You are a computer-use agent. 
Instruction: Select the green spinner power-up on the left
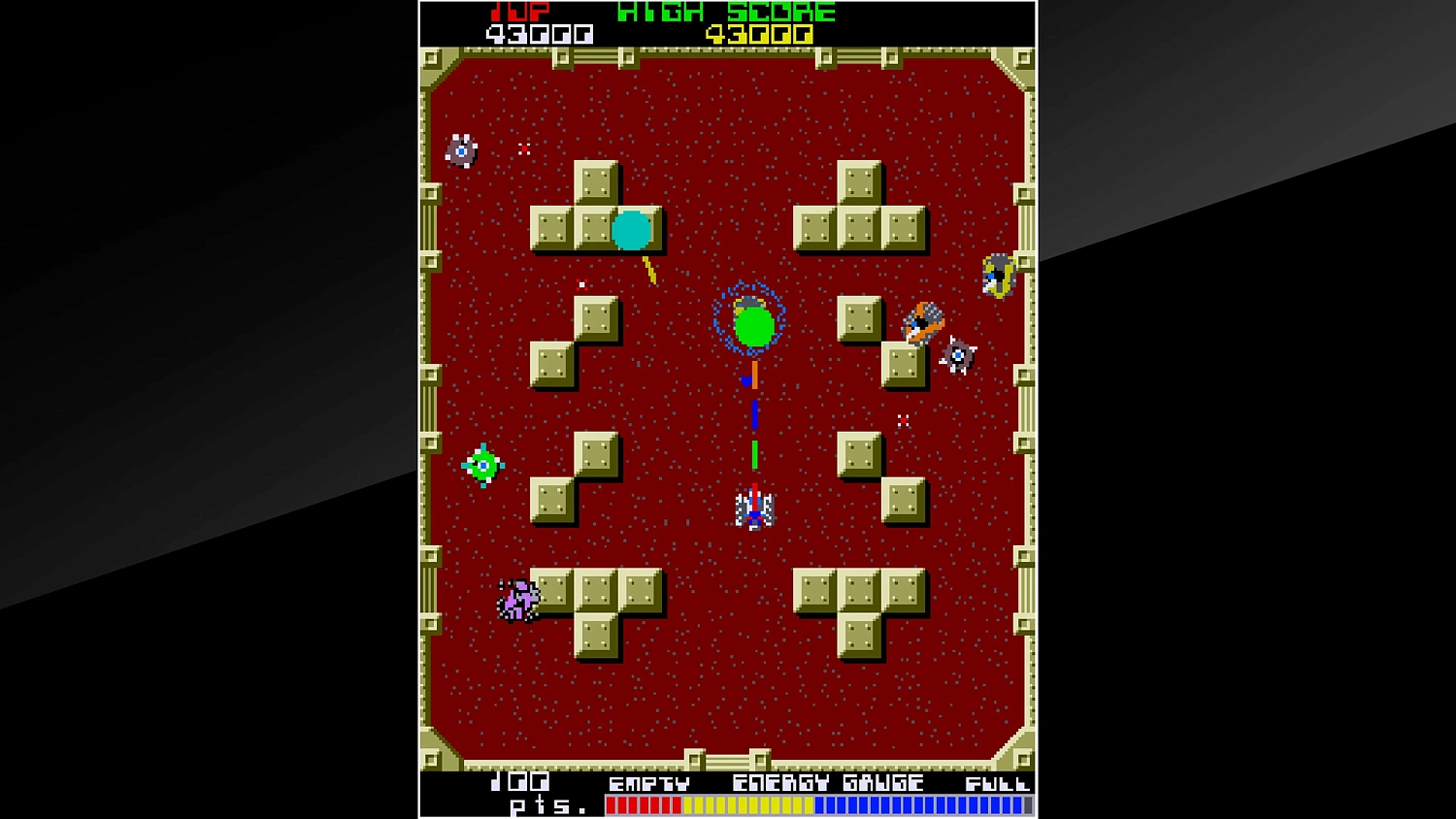(x=481, y=465)
